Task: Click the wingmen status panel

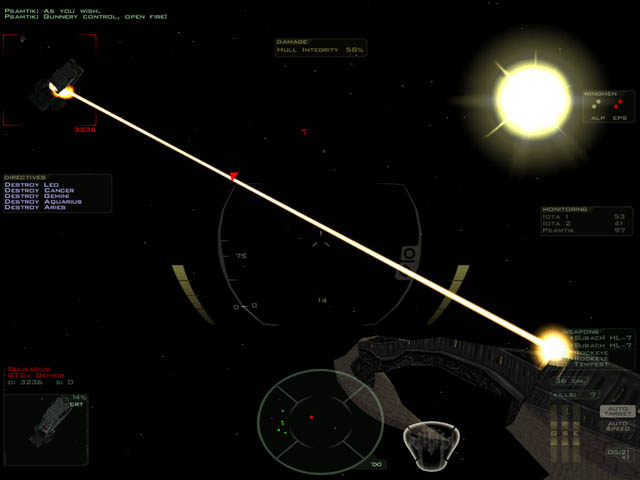Action: pos(609,106)
